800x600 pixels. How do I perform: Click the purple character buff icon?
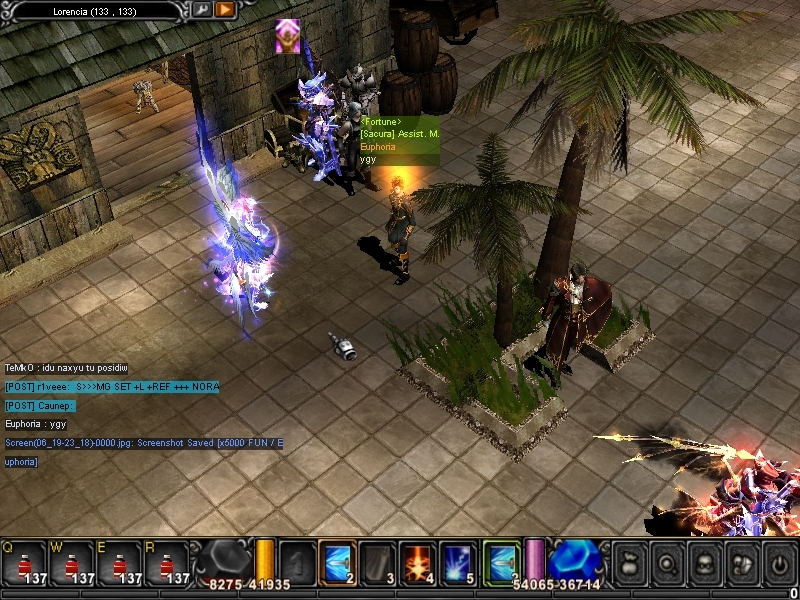[288, 36]
